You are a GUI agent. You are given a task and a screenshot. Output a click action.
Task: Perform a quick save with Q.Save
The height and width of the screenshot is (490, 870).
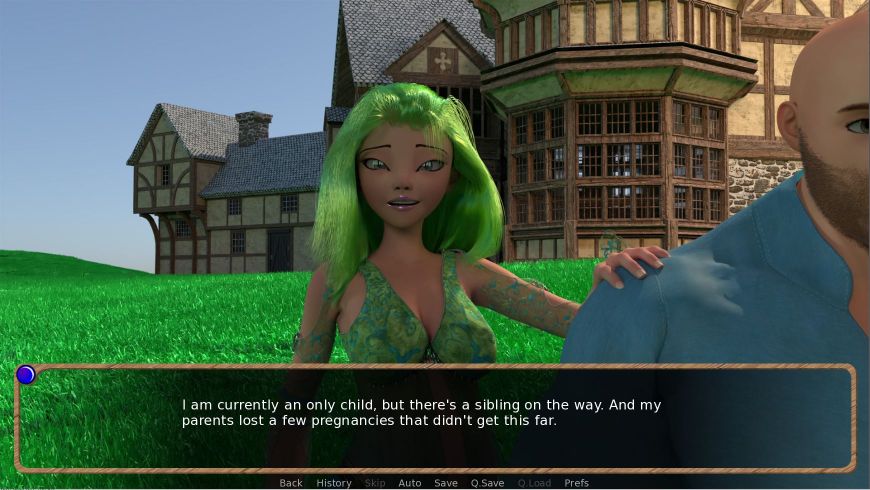[487, 483]
